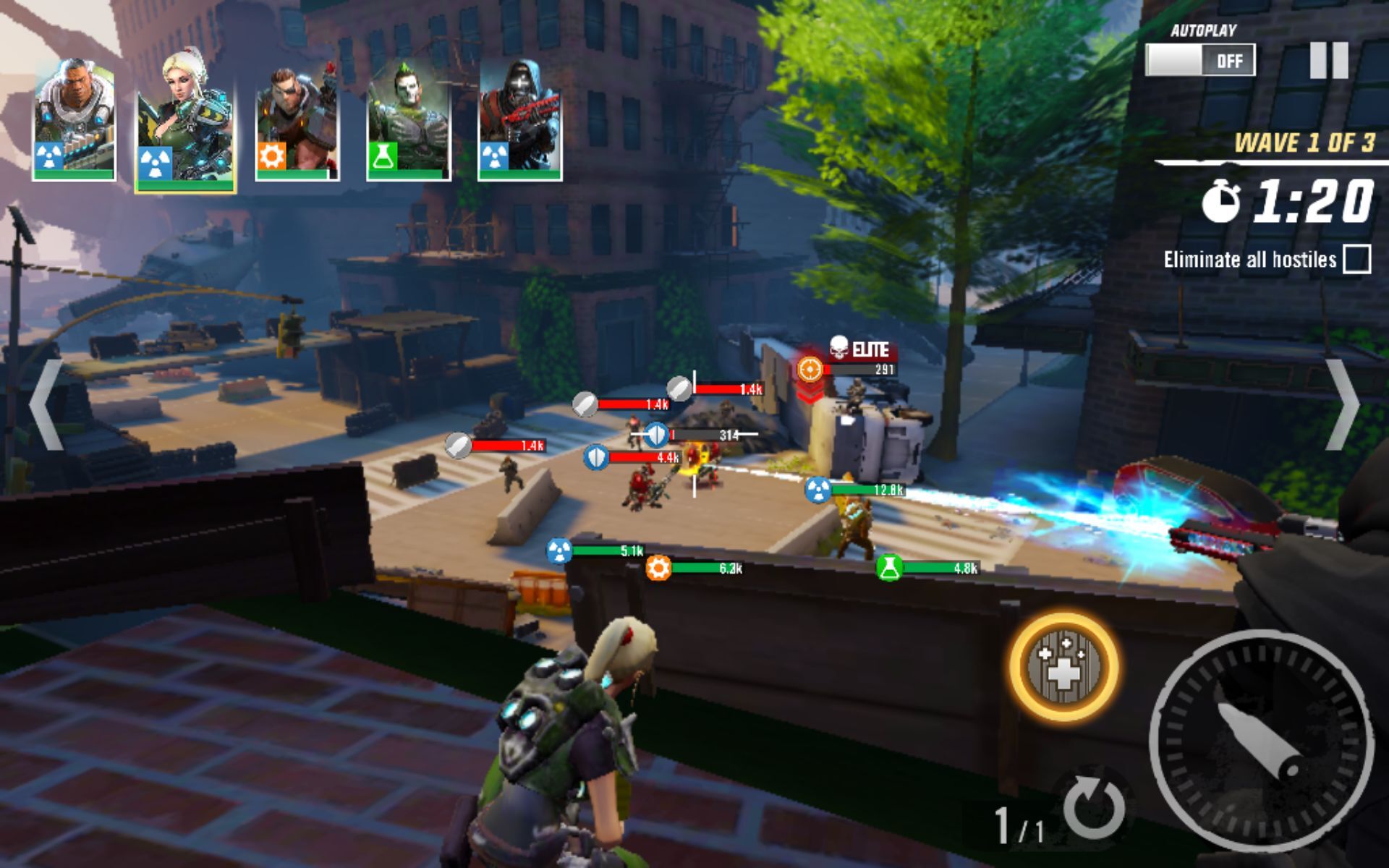This screenshot has width=1389, height=868.
Task: Toggle the Autoplay switch on
Action: coord(1200,60)
